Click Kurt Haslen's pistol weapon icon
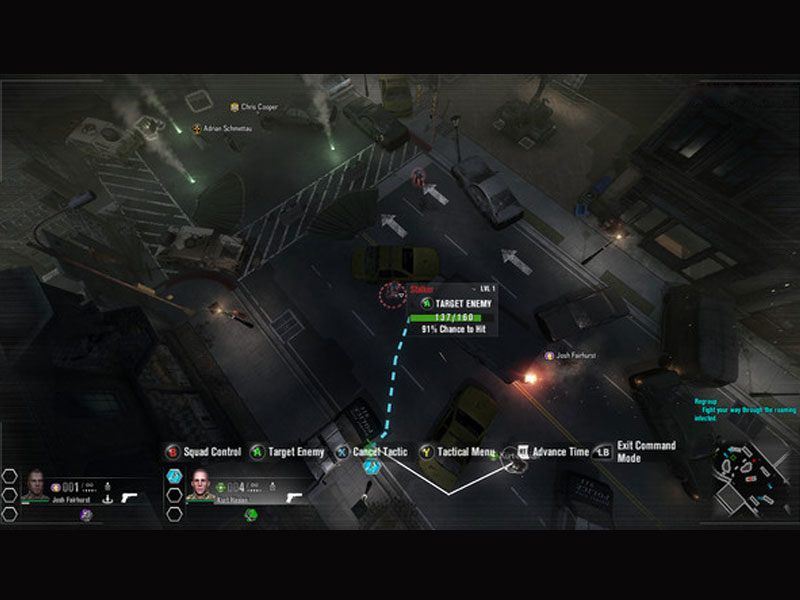This screenshot has height=600, width=800. tap(296, 495)
